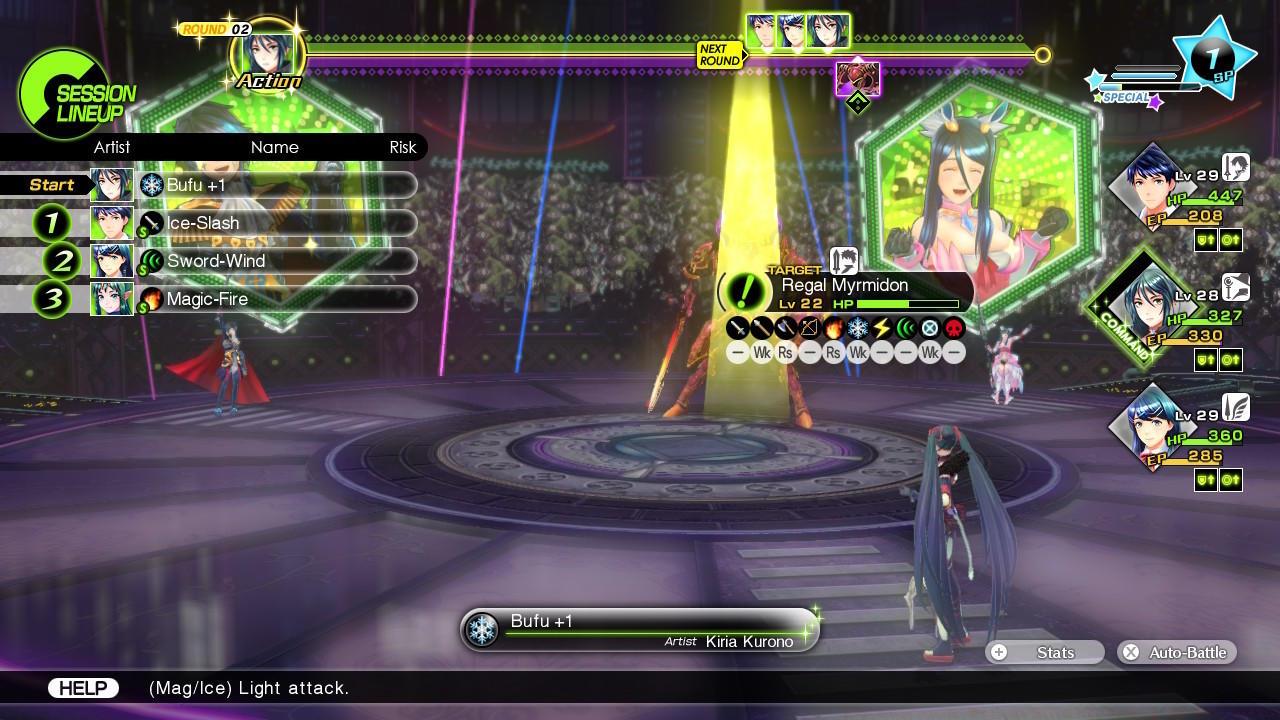Toggle the attack-up buff icon beside Kiria's shield buff

[x=1231, y=361]
